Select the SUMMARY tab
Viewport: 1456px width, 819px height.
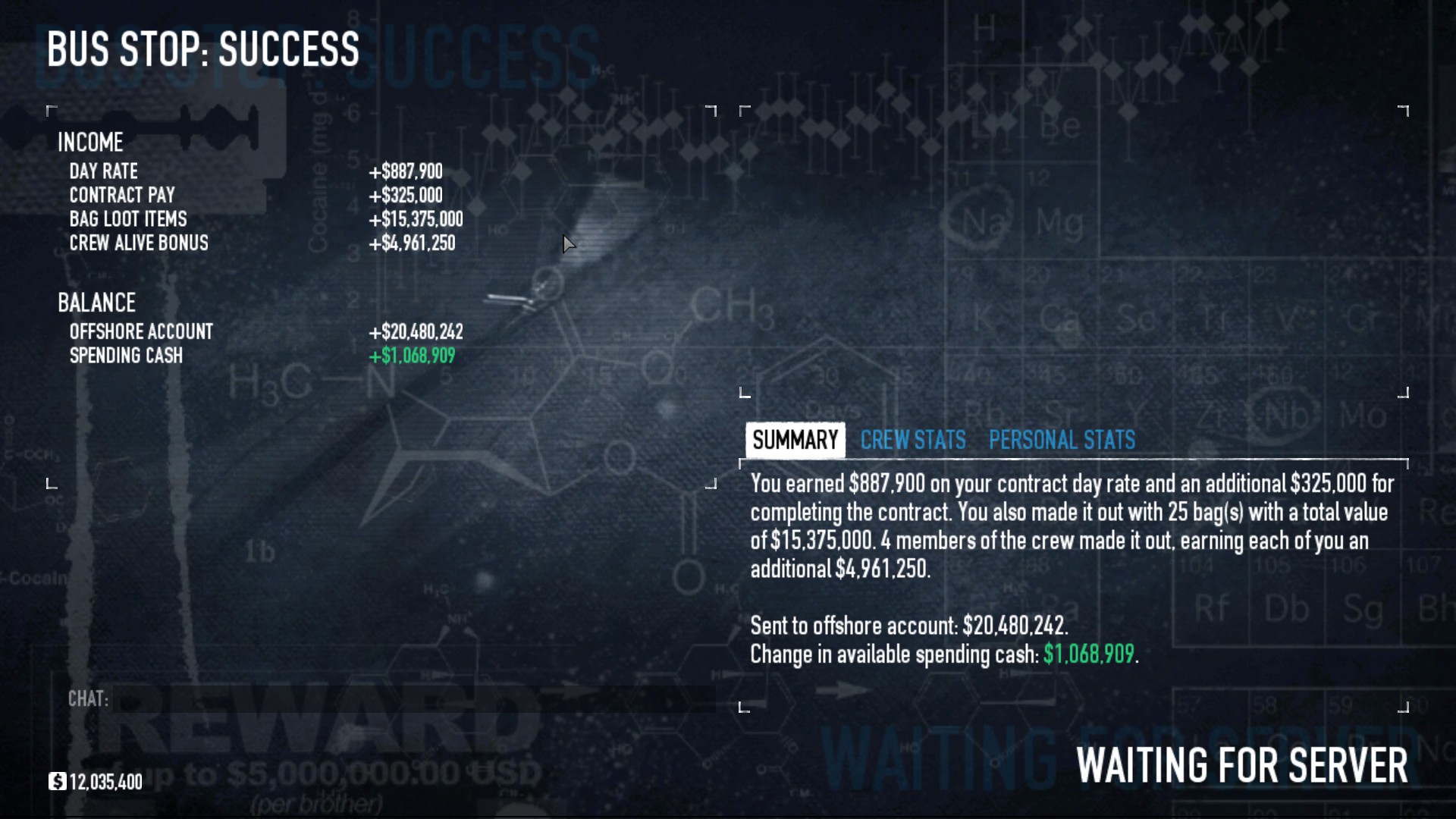[794, 440]
